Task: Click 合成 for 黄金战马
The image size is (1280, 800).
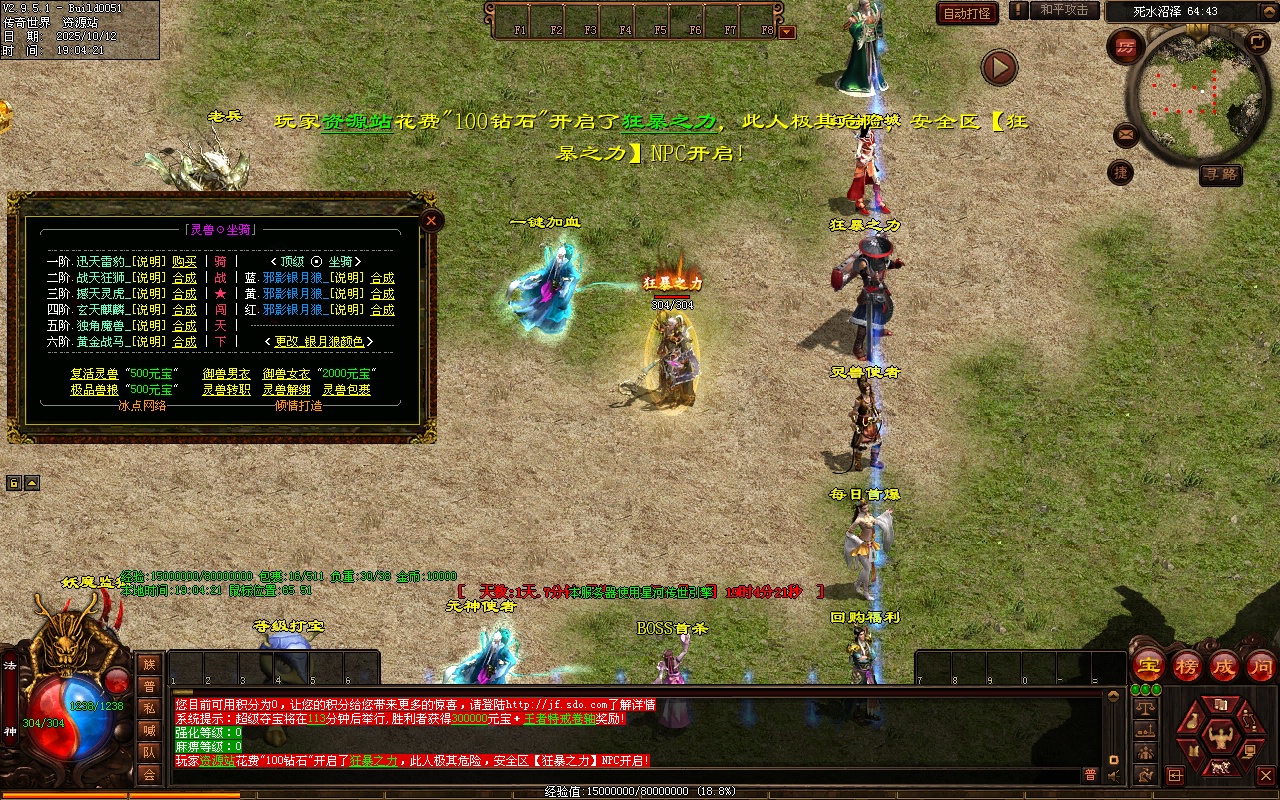Action: [x=184, y=342]
